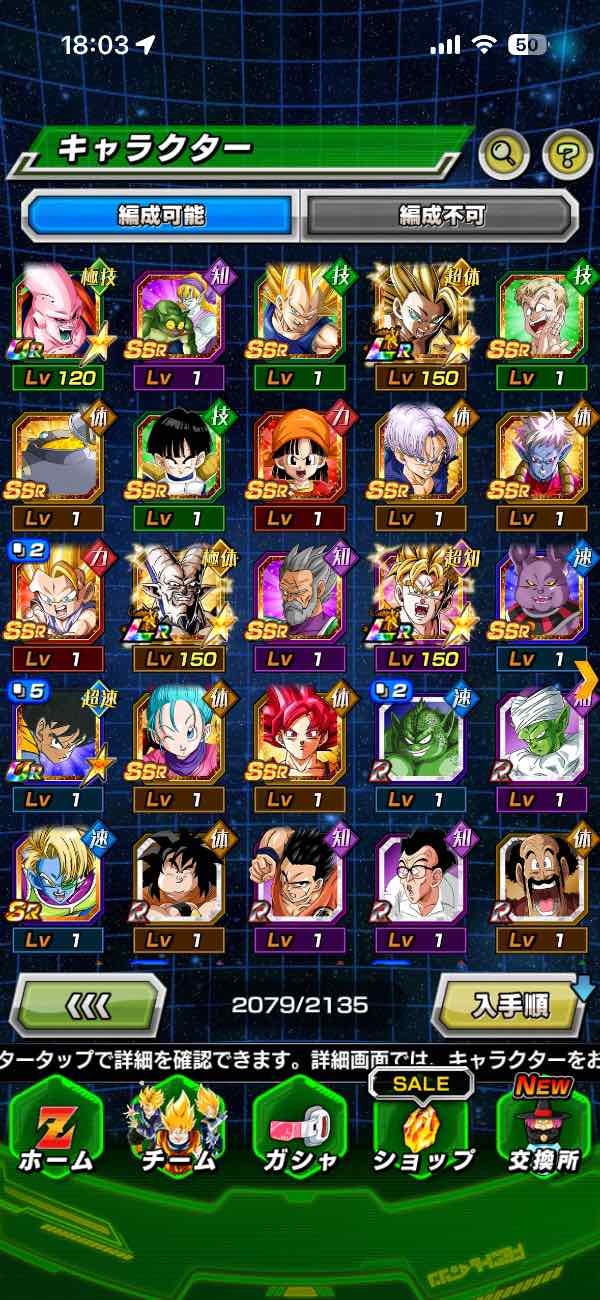Open the magnifying glass search filter
Image resolution: width=600 pixels, height=1300 pixels.
point(505,153)
